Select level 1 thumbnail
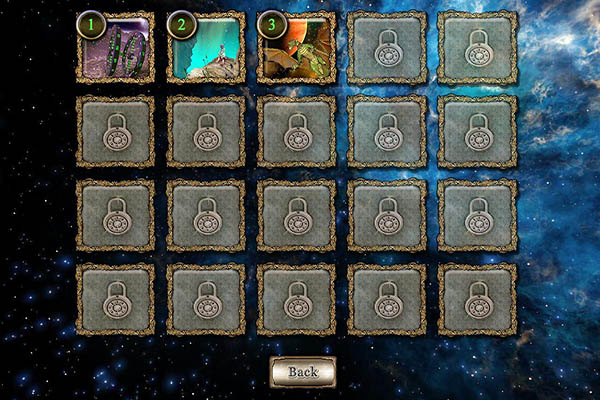600x400 pixels. pos(116,47)
